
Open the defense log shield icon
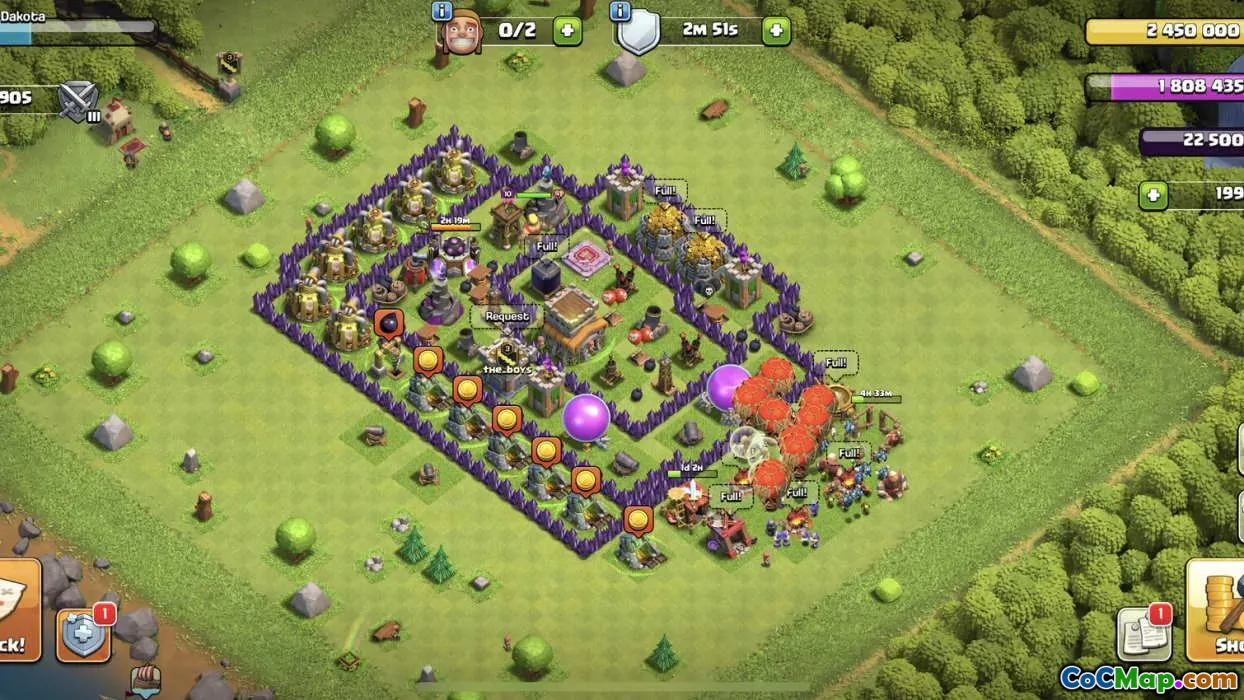[83, 633]
